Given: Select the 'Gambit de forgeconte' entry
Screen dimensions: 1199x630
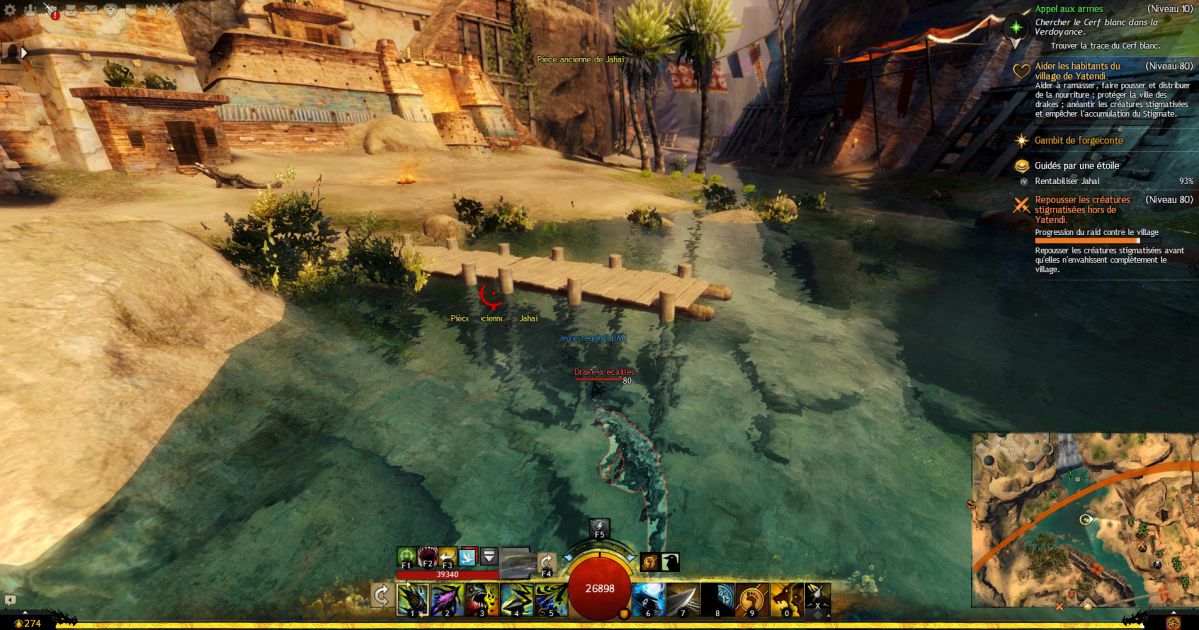Looking at the screenshot, I should pyautogui.click(x=1078, y=141).
